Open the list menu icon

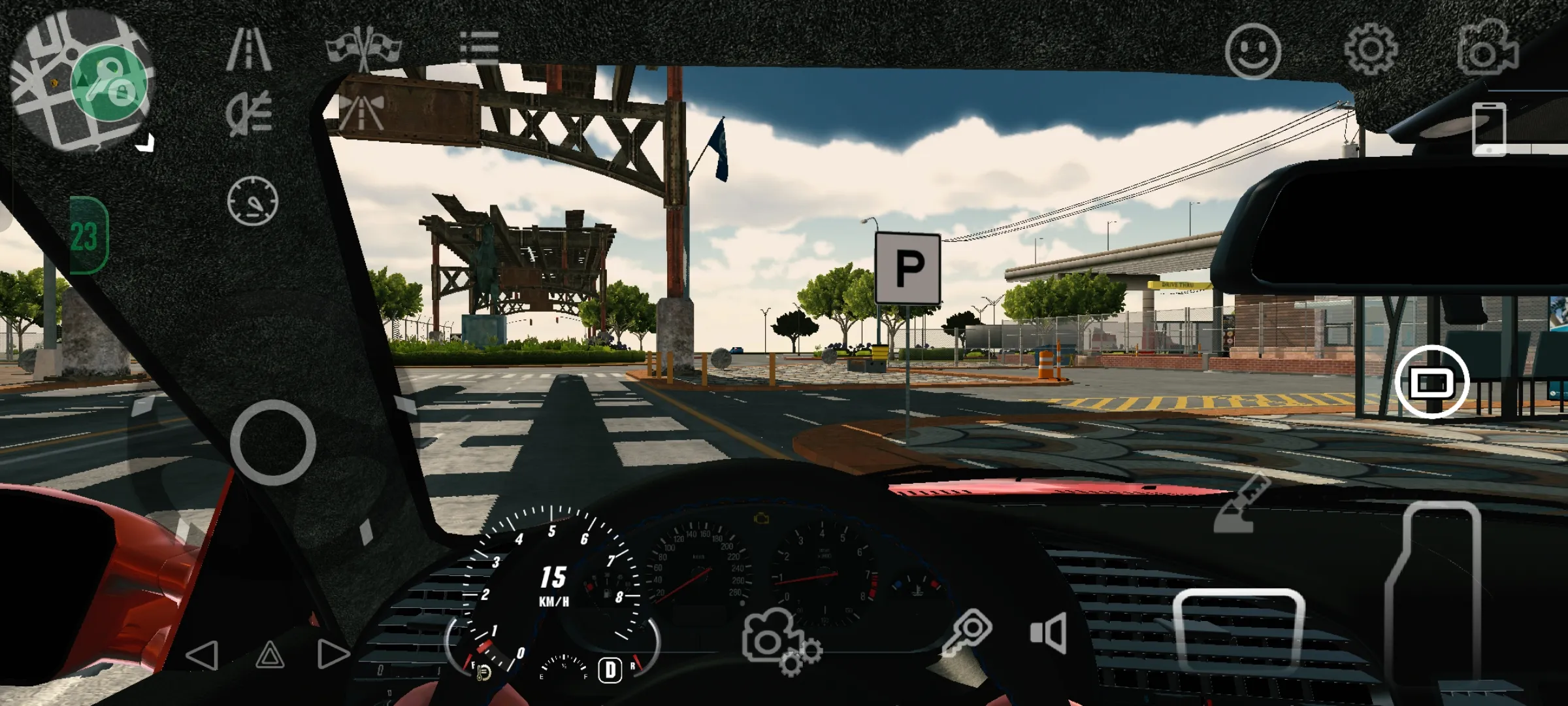click(x=479, y=47)
